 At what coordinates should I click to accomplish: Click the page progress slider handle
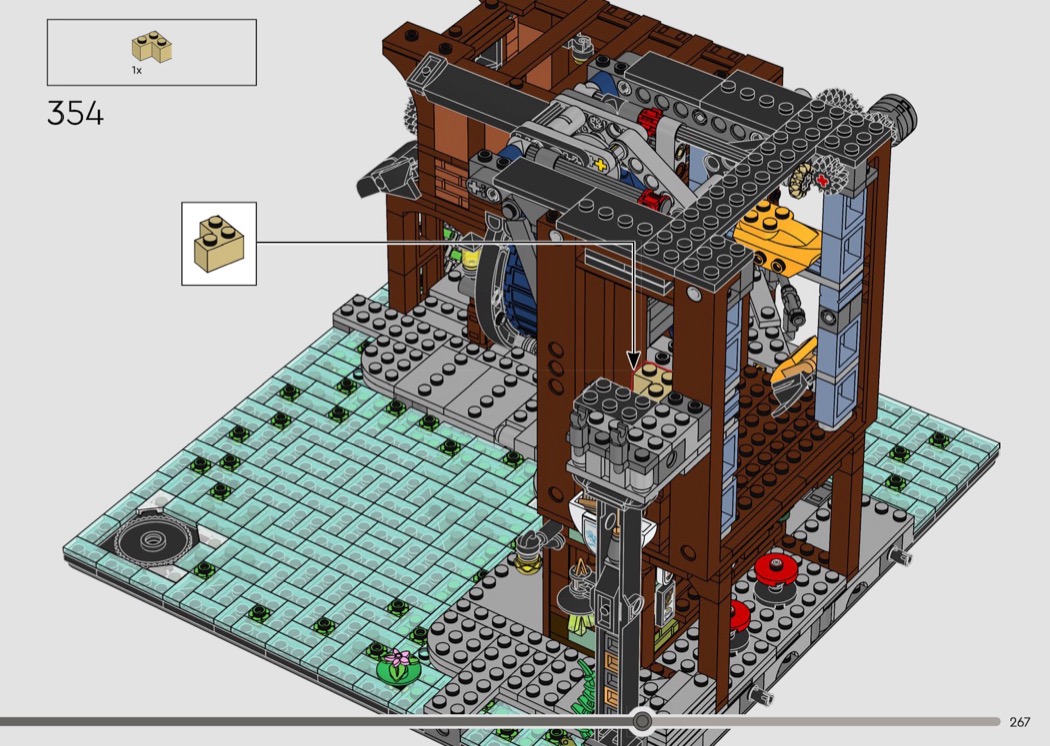click(642, 721)
